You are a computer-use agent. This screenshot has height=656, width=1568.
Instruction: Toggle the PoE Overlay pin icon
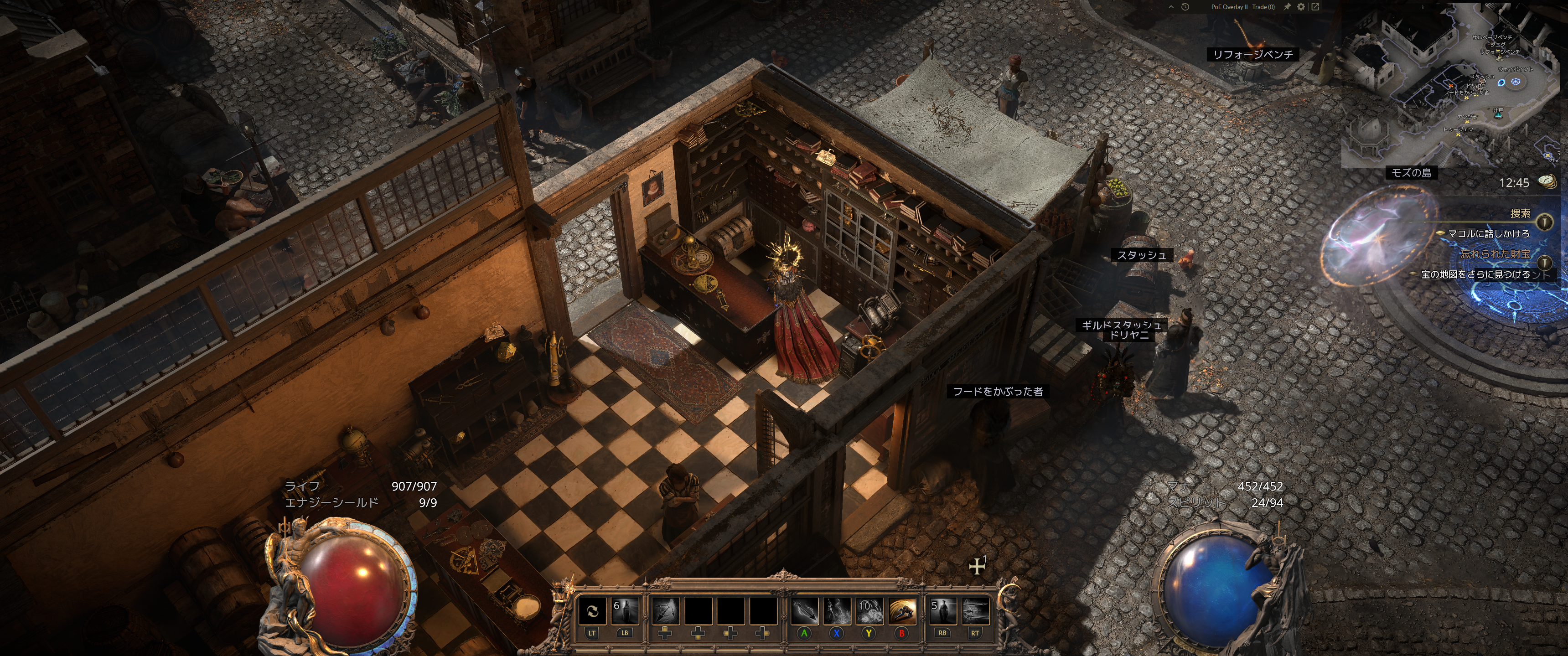click(x=1288, y=7)
